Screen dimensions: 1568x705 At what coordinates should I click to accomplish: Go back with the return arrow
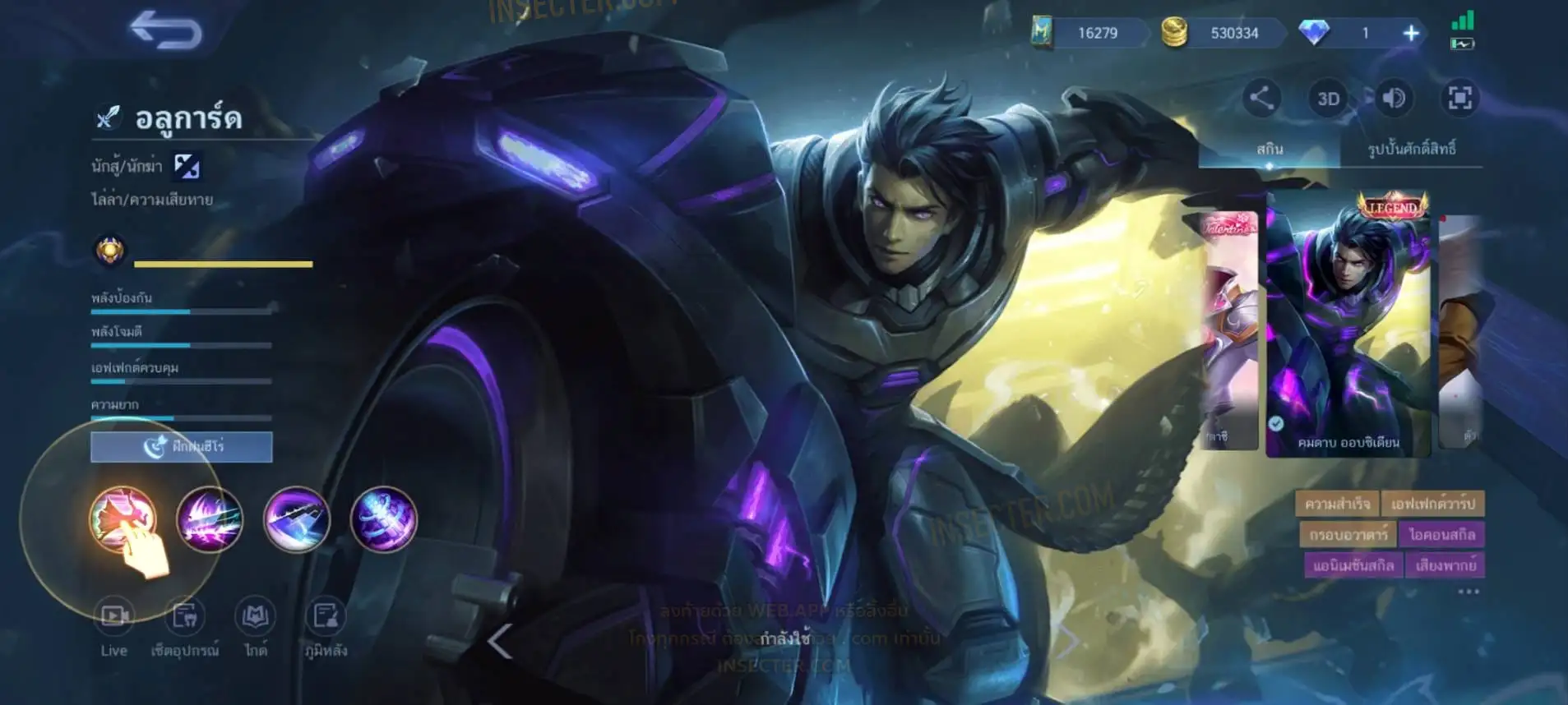166,31
